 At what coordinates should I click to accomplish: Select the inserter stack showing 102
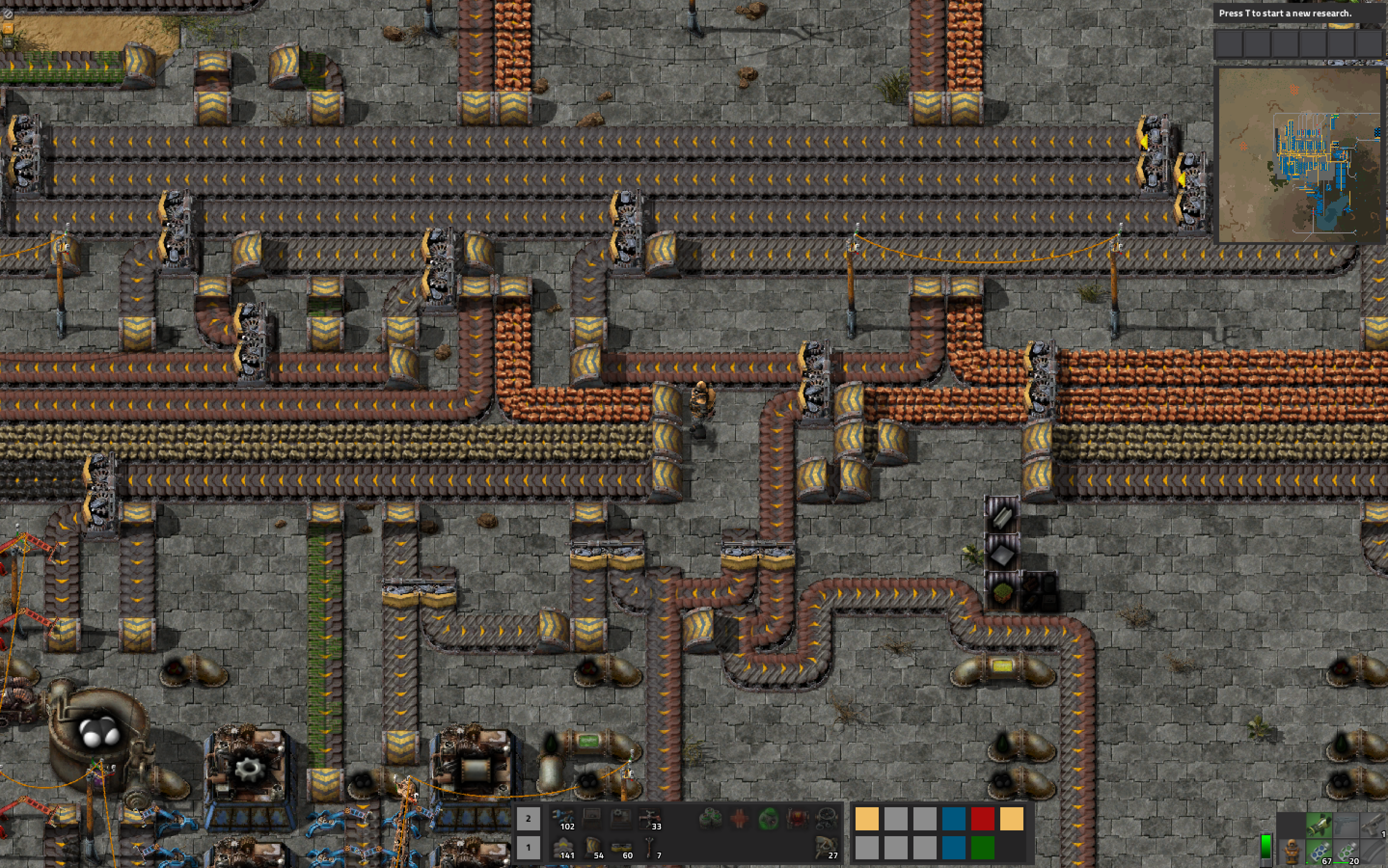tap(563, 818)
